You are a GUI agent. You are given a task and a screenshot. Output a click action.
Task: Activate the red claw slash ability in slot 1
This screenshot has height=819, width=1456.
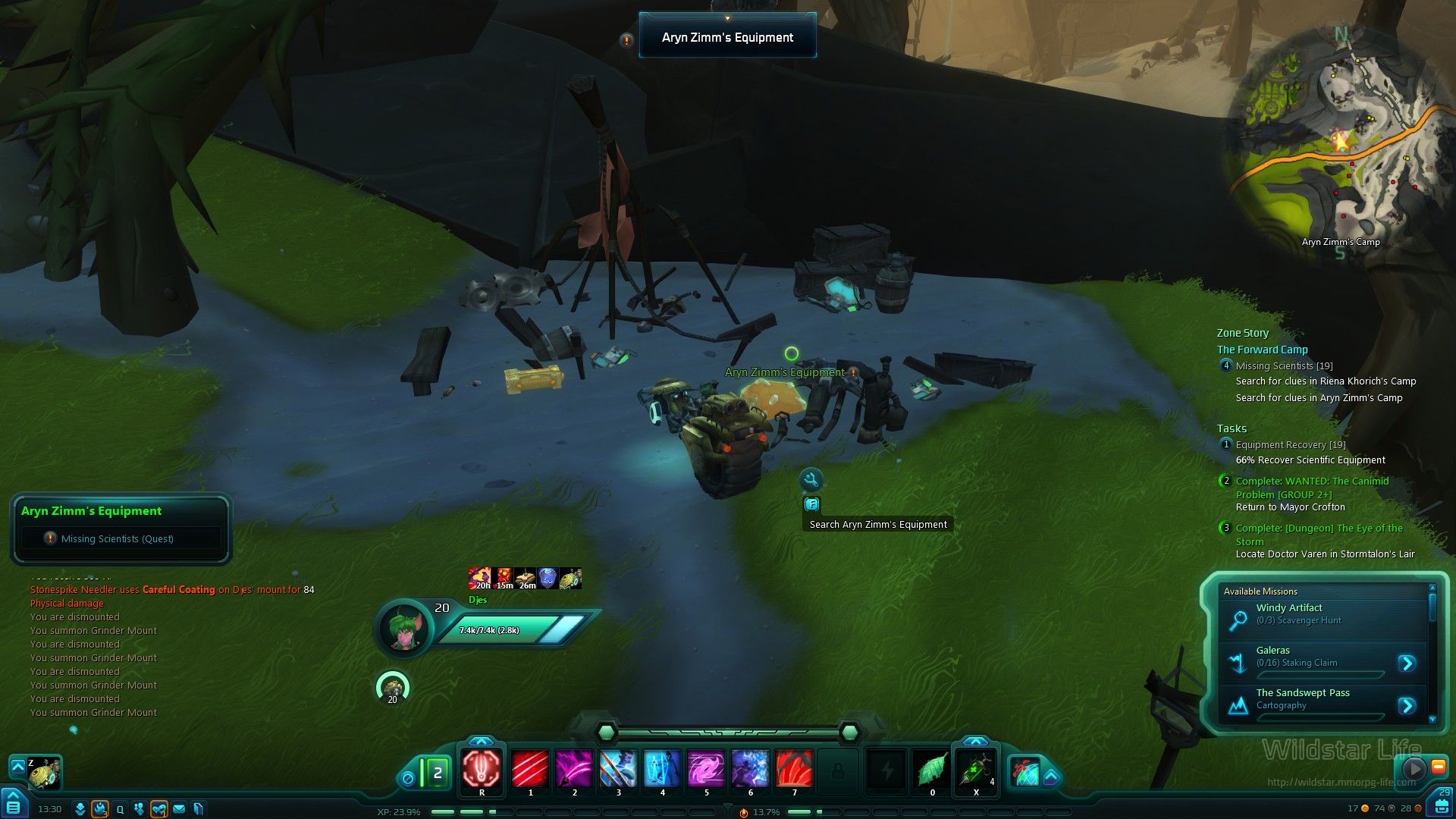[530, 769]
